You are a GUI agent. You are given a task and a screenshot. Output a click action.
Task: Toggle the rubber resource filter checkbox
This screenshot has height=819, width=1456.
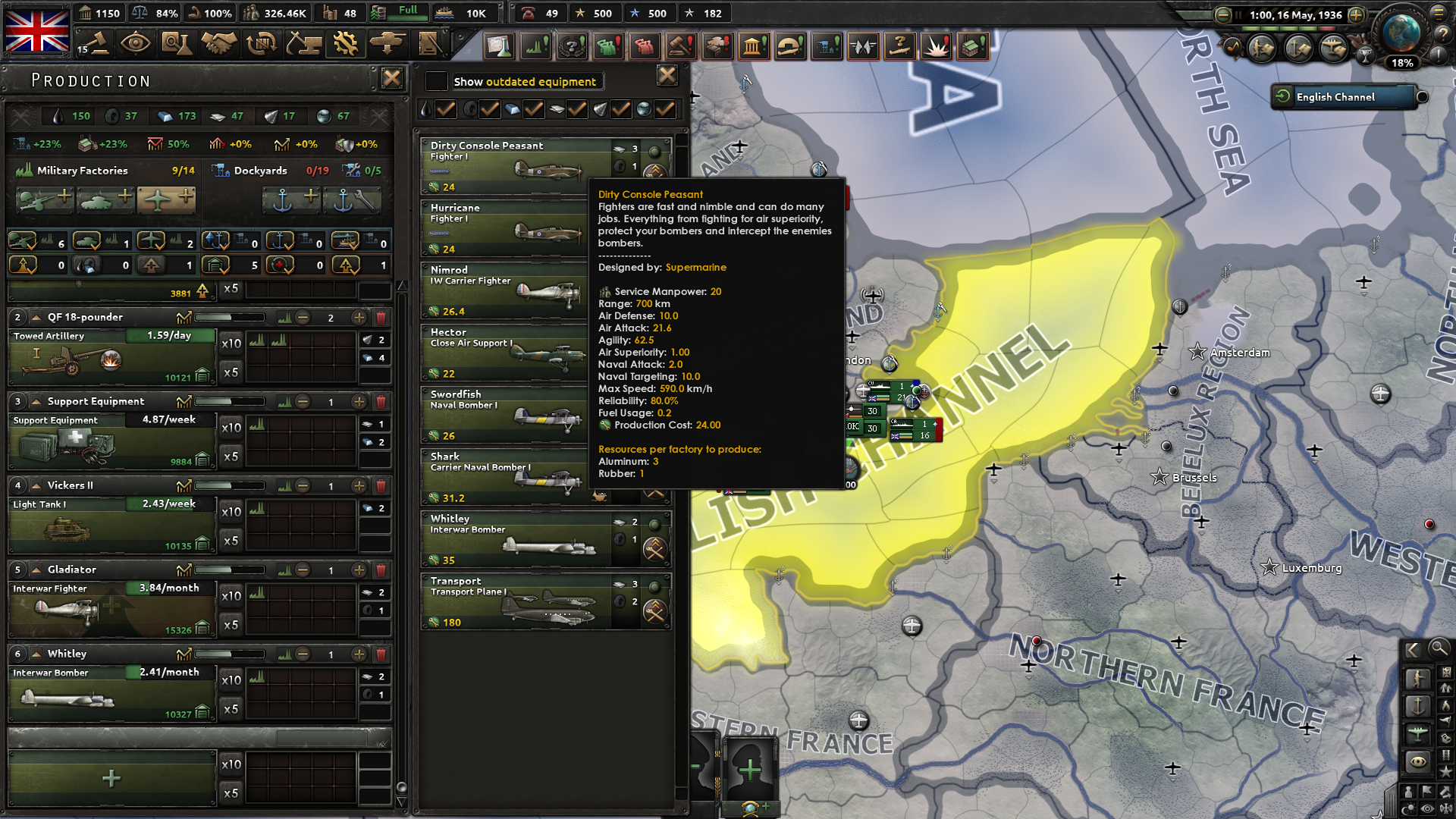489,109
